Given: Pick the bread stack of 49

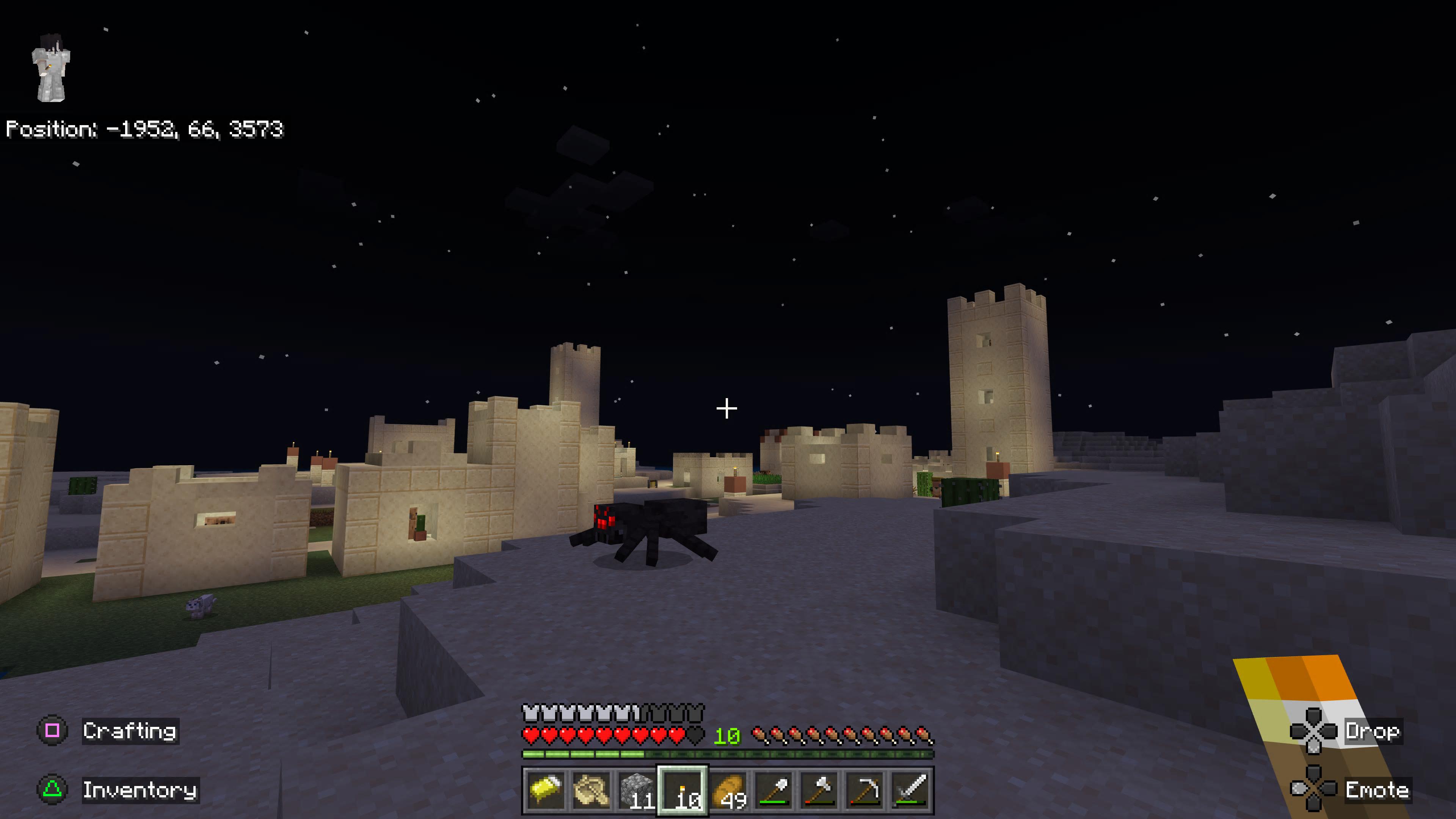Looking at the screenshot, I should click(x=728, y=789).
